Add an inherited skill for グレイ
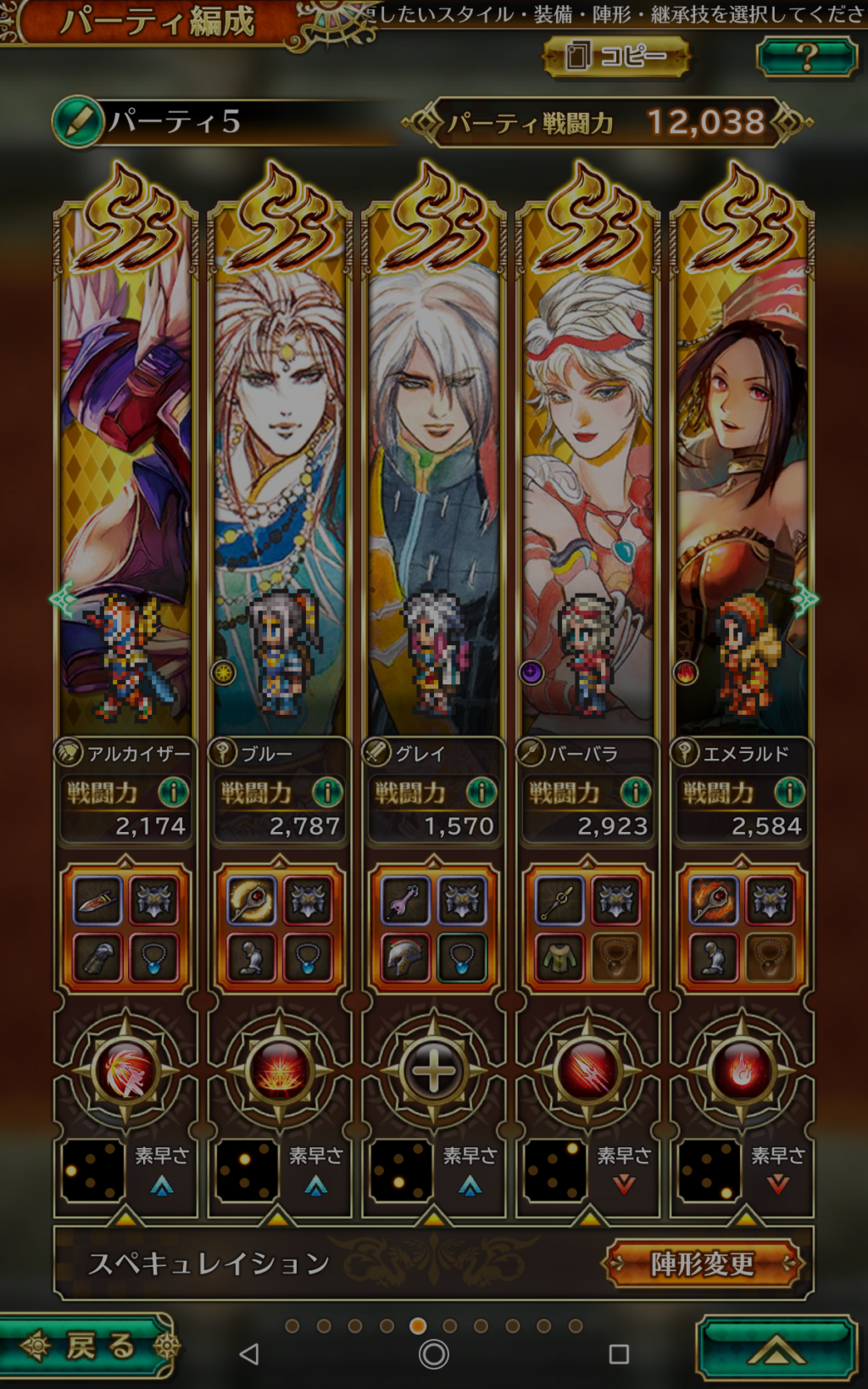This screenshot has height=1389, width=868. 434,1071
